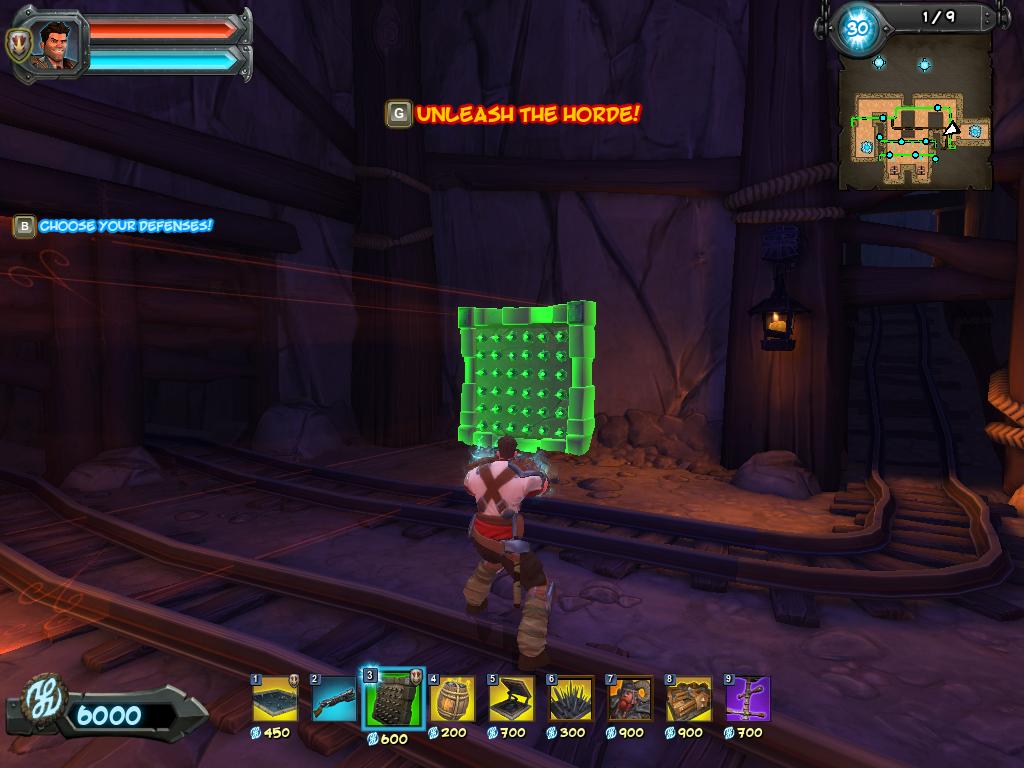This screenshot has height=768, width=1024.
Task: Select the wooden barricade in slot 8
Action: click(688, 699)
